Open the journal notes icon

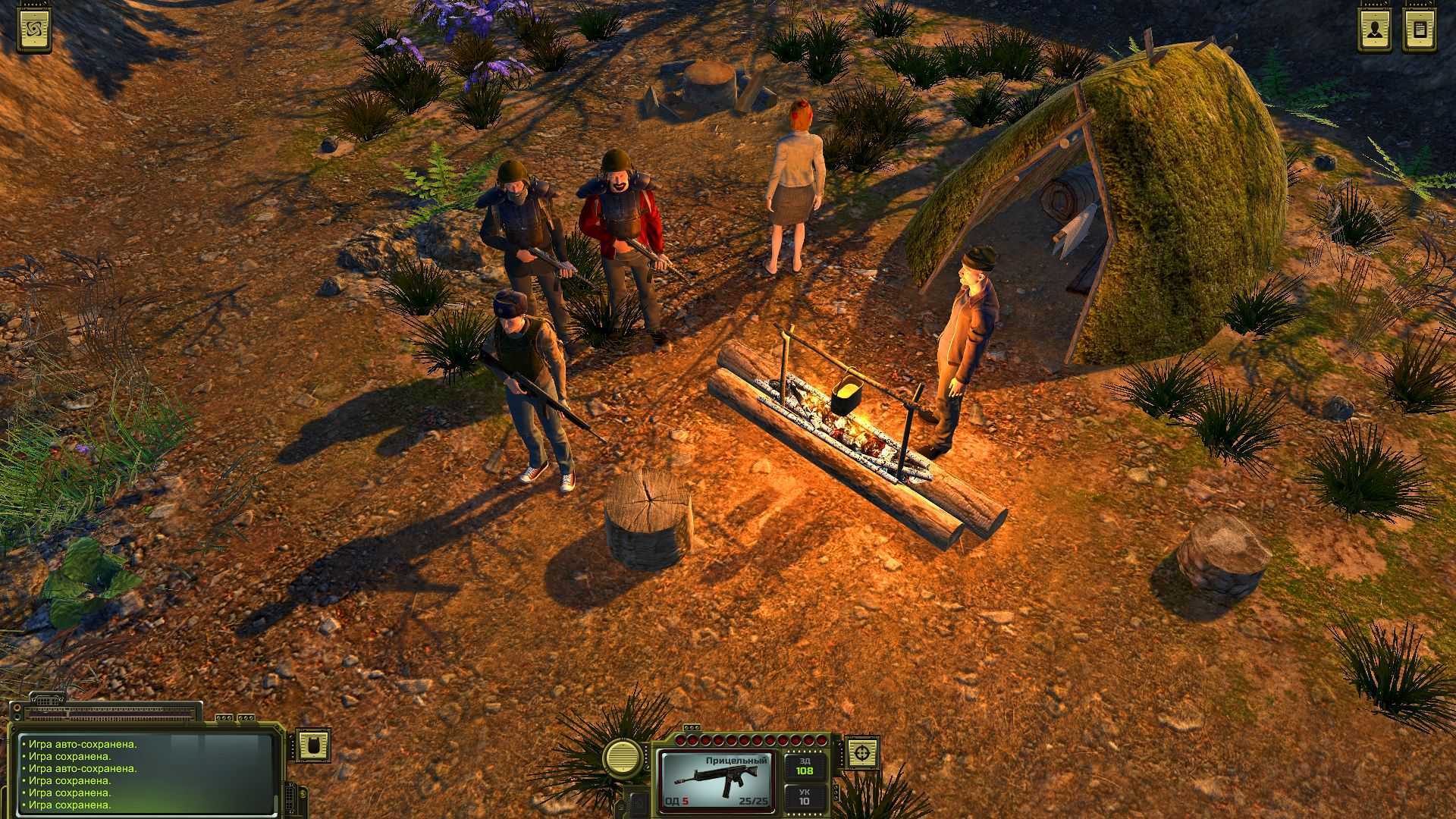(x=1420, y=30)
